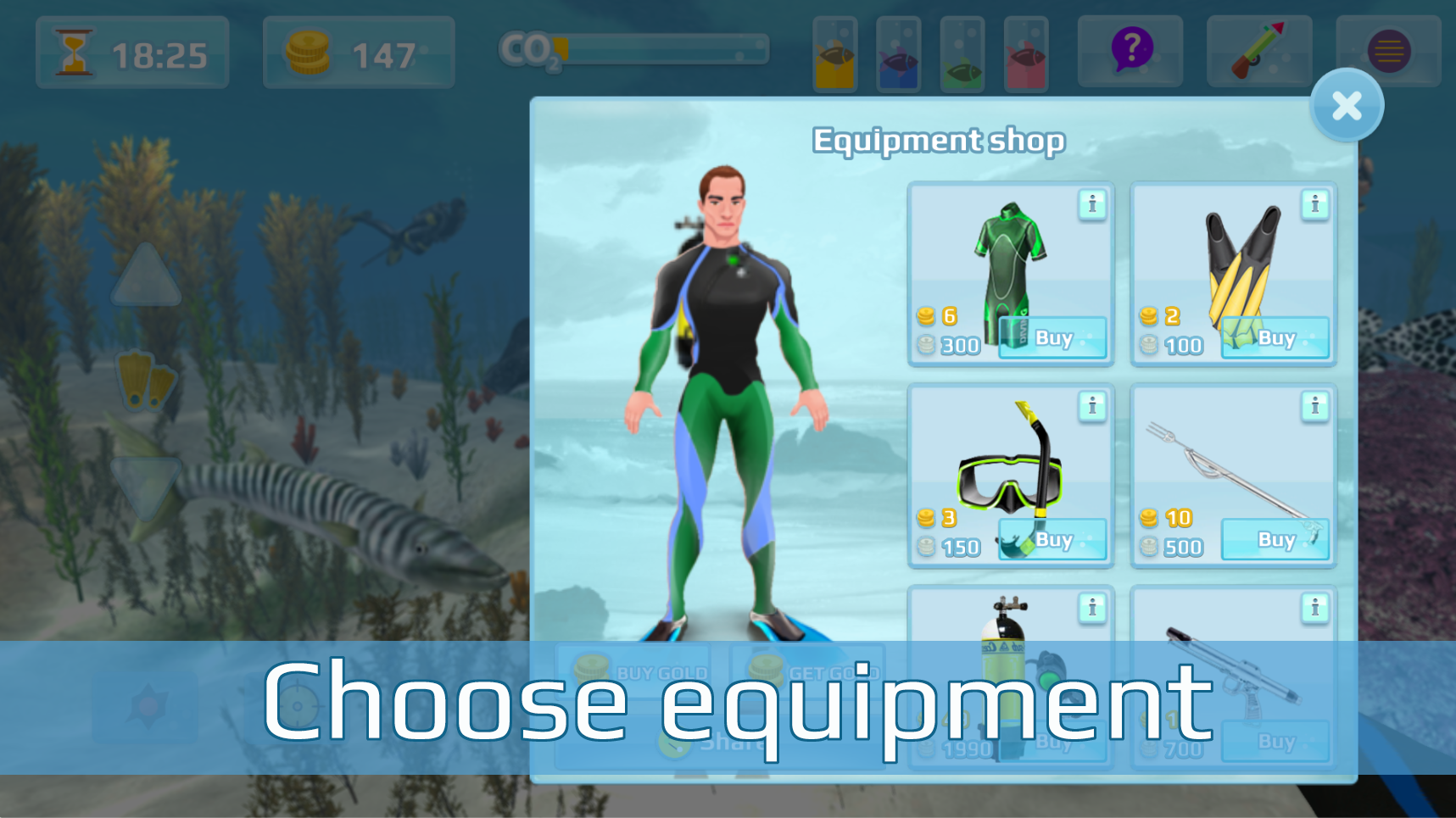
Task: Open the bottom-right harpoon gun info panel
Action: point(1315,607)
